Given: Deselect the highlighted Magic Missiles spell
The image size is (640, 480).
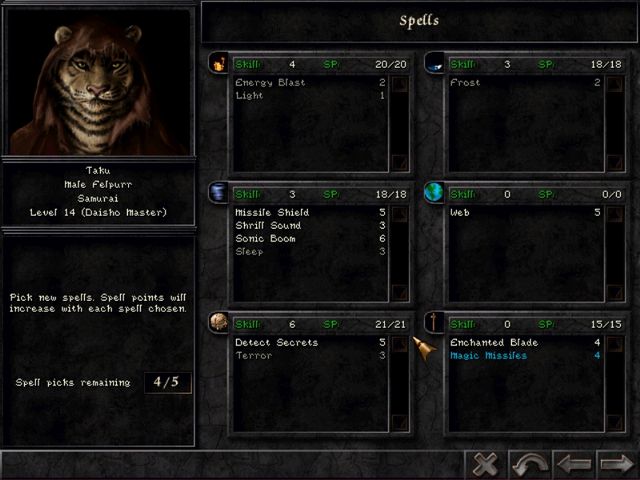Looking at the screenshot, I should (490, 356).
